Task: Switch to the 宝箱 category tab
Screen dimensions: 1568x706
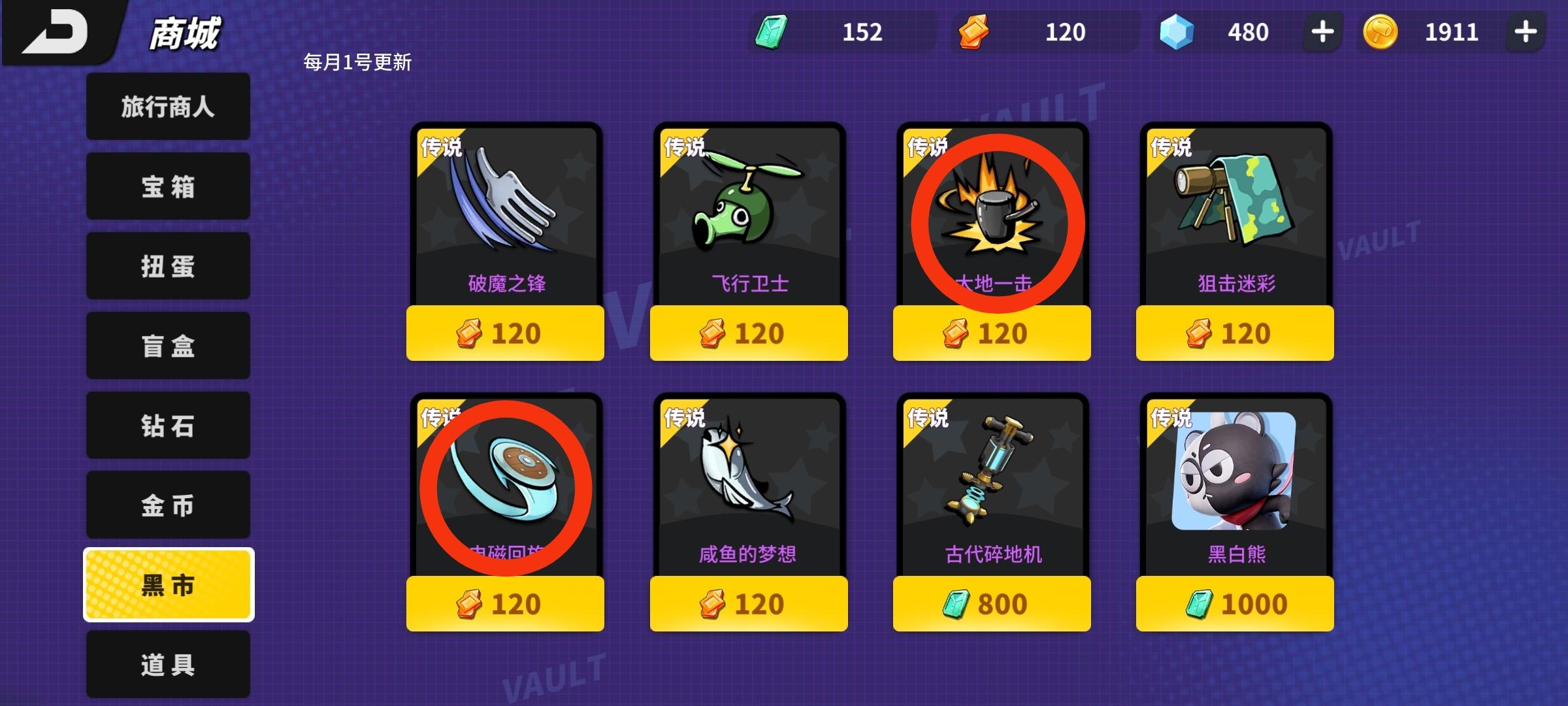Action: pos(167,186)
